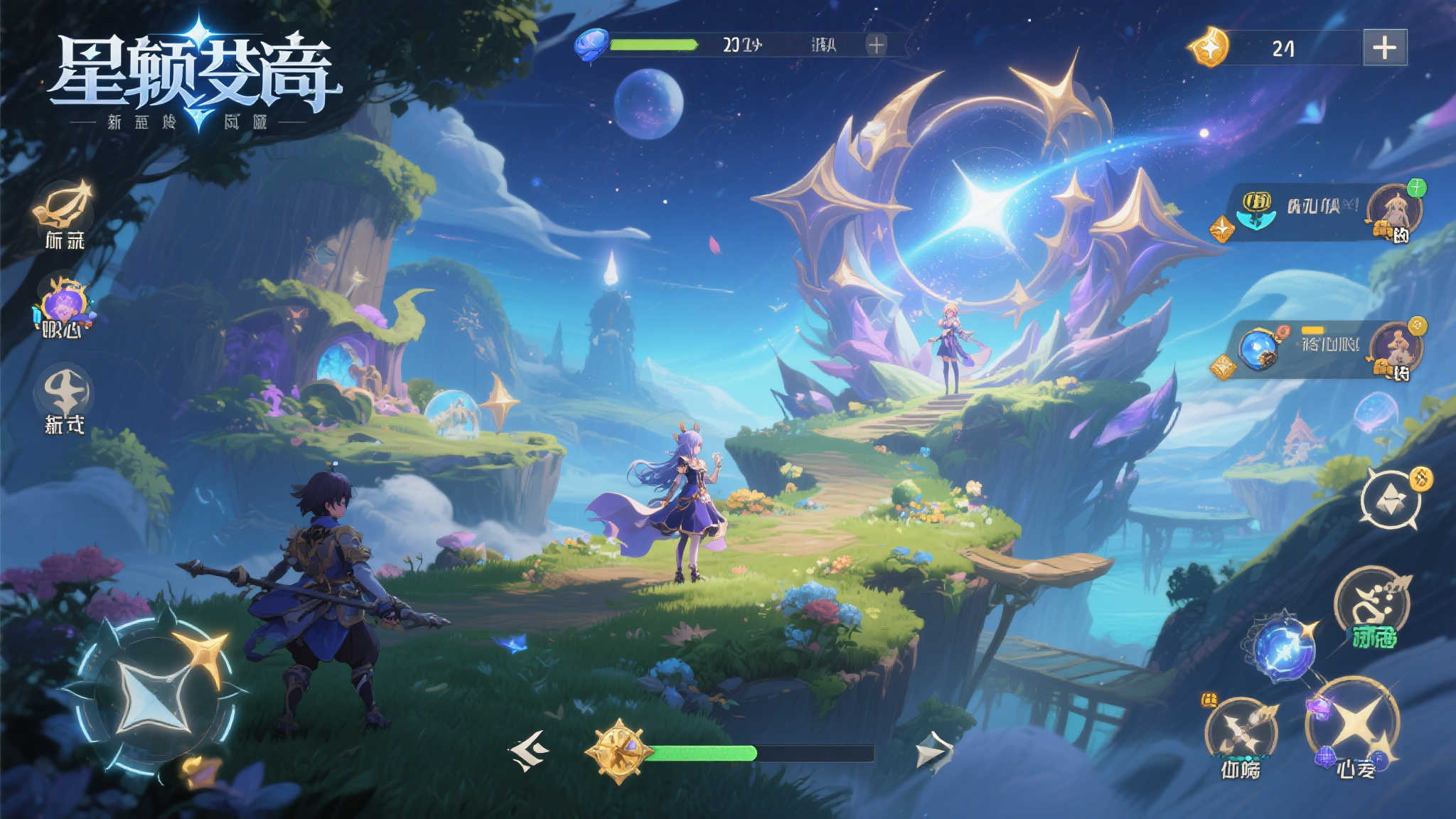
Task: Click the right arrow at the bottom
Action: pyautogui.click(x=933, y=752)
